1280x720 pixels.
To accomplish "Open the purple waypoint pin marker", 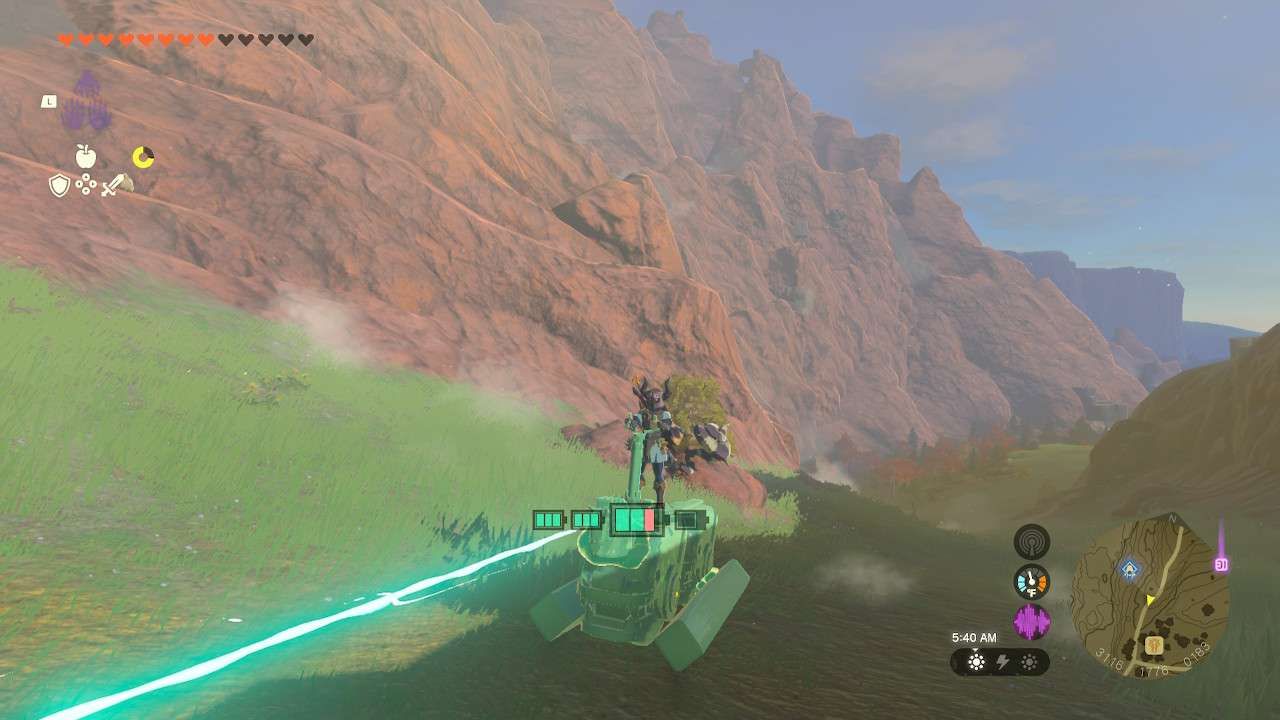I will [x=1220, y=564].
